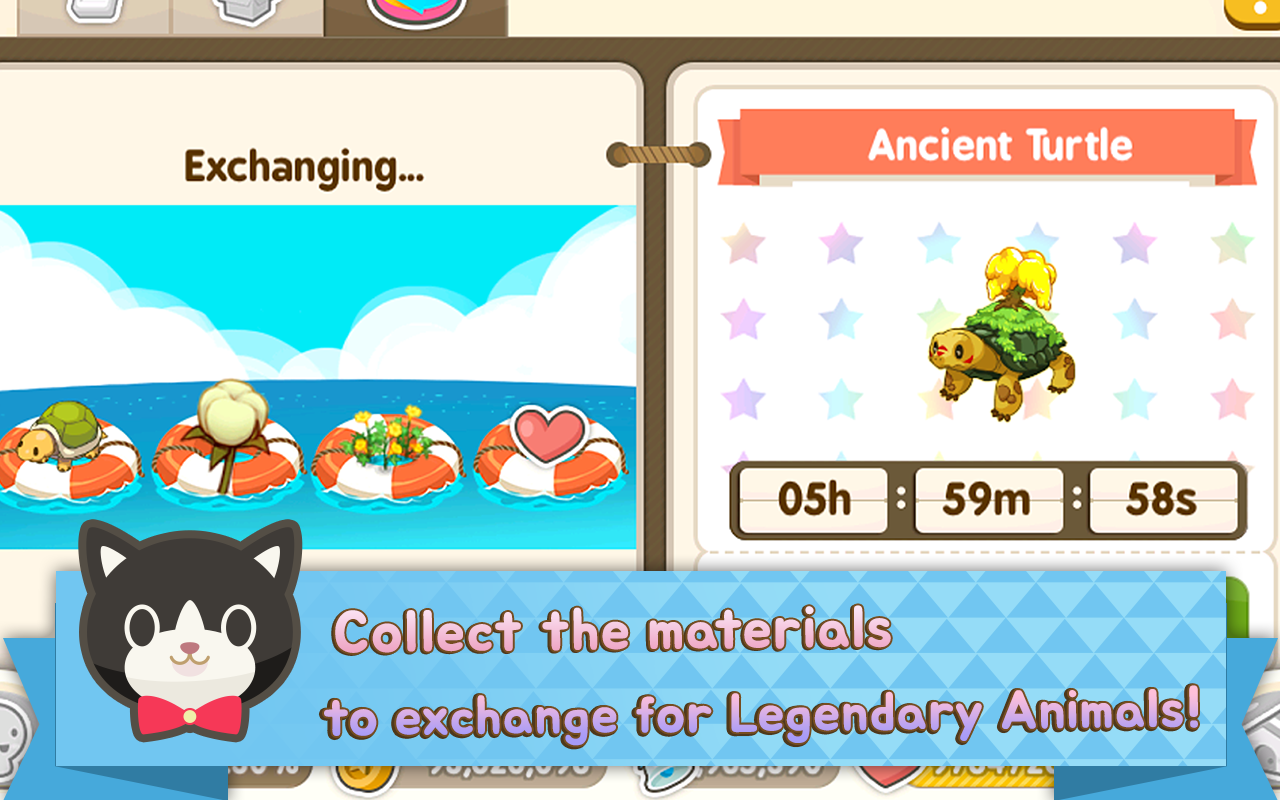Open the minutes timer box showing 59m
Screen dimensions: 1280x800
[x=988, y=500]
